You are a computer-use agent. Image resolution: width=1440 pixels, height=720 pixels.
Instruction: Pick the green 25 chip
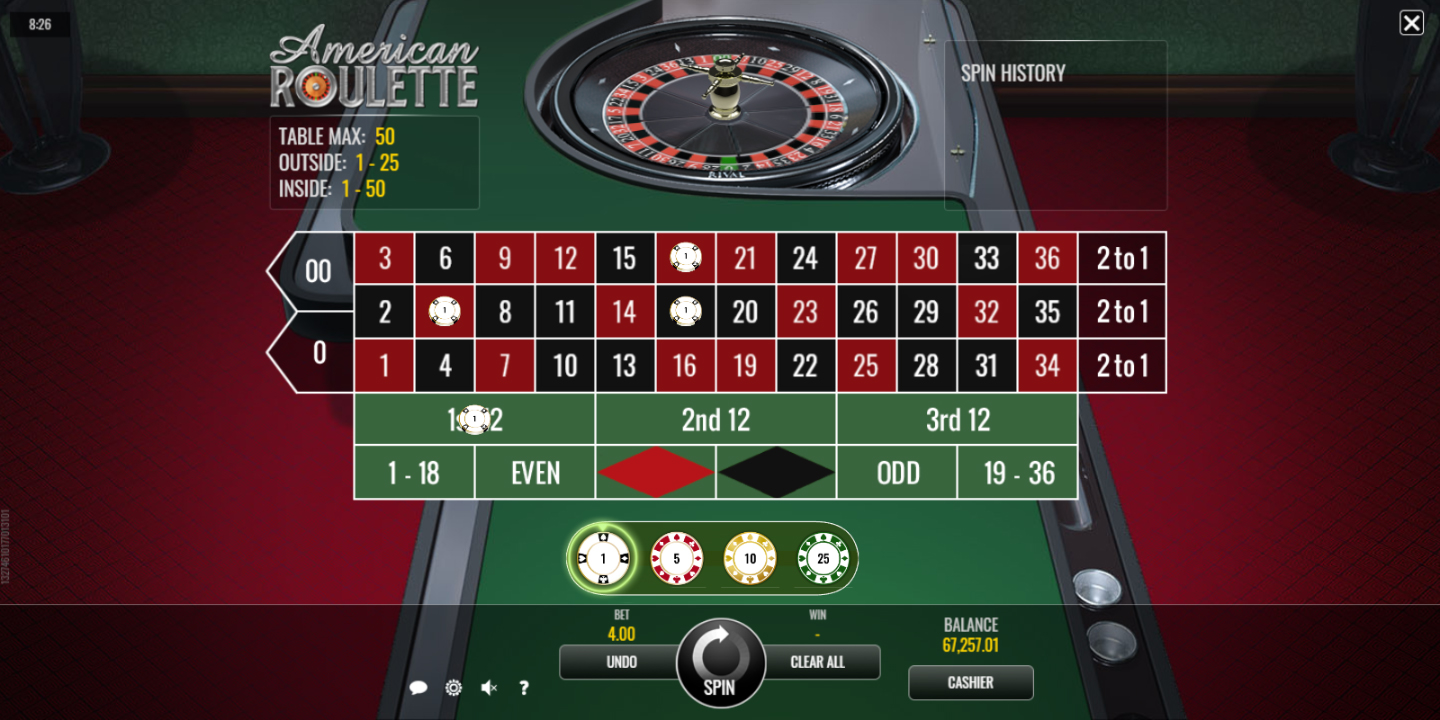tap(823, 558)
